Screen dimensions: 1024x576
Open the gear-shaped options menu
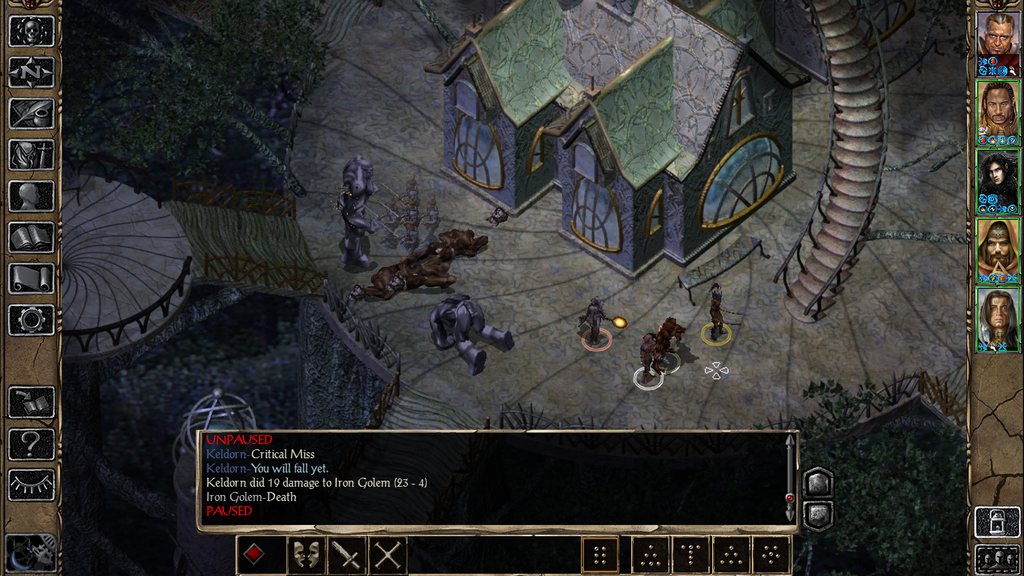point(31,320)
